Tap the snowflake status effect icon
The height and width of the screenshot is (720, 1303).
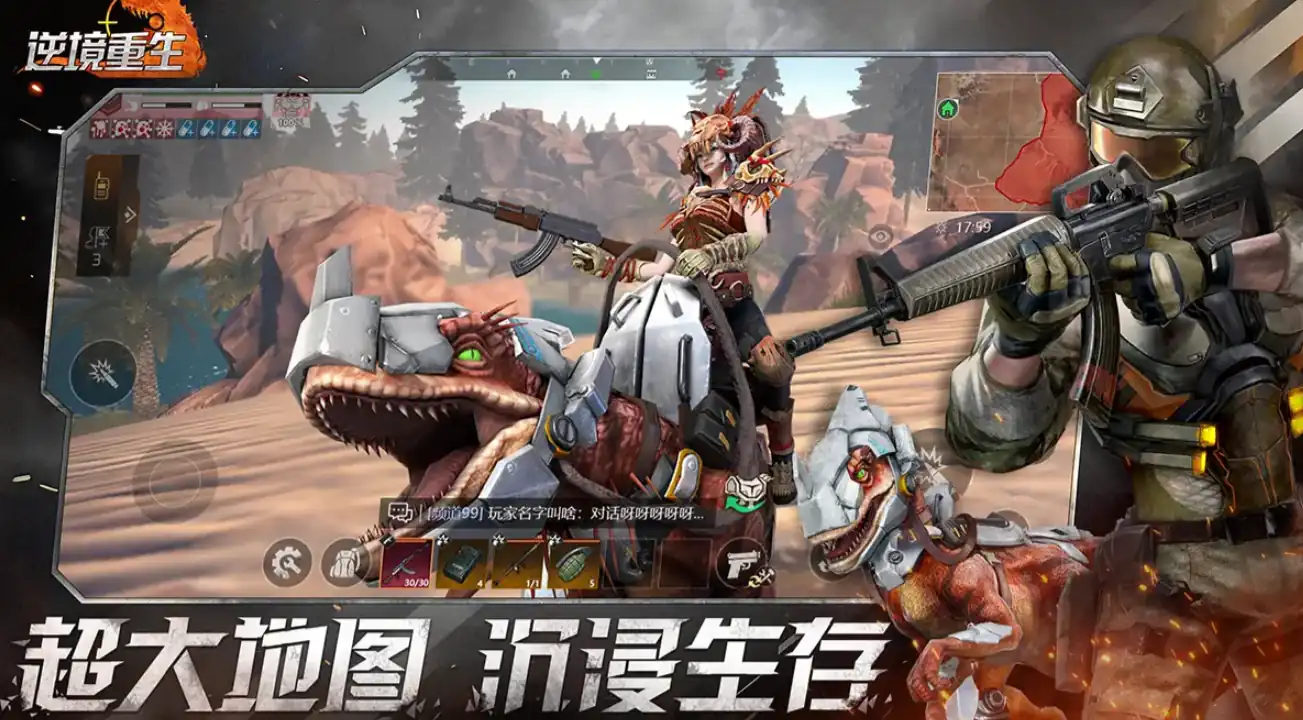164,129
